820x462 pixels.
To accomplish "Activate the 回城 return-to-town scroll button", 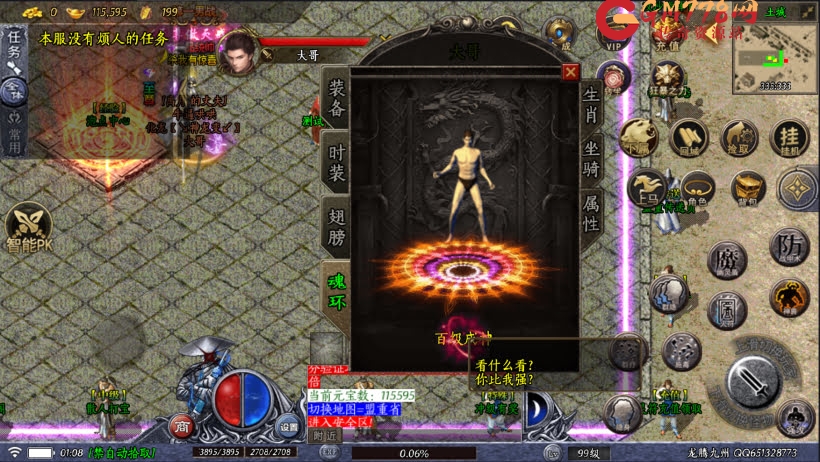I will tap(688, 137).
